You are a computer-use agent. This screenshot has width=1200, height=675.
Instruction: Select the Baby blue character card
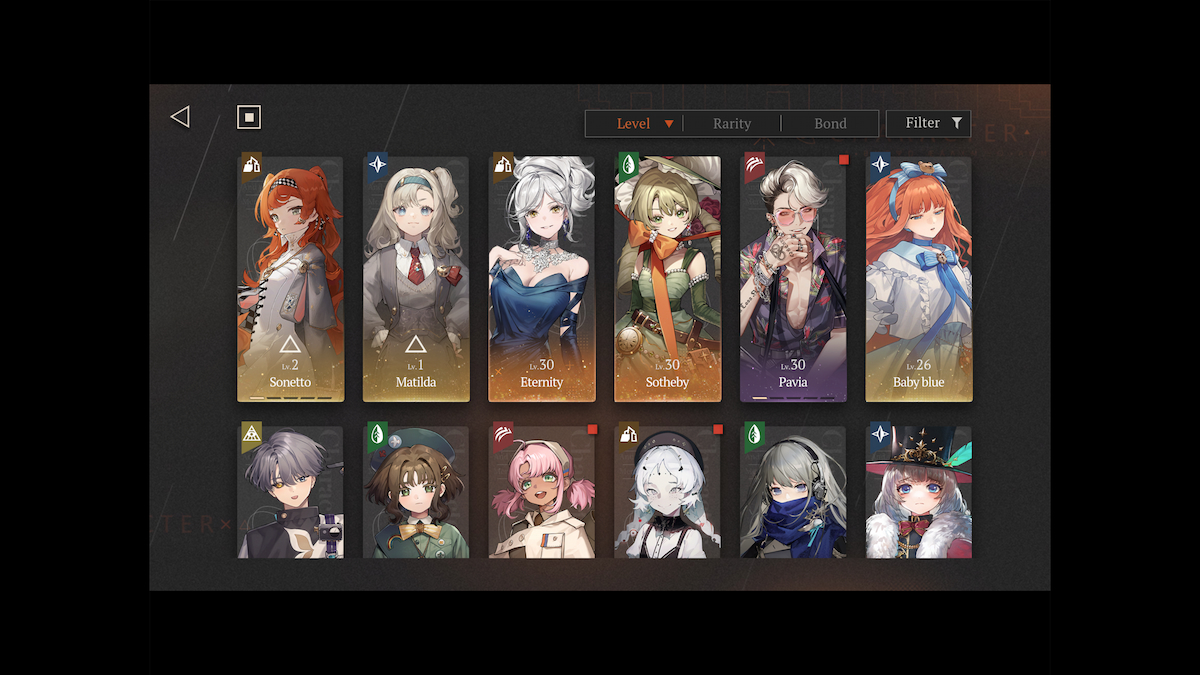coord(919,279)
